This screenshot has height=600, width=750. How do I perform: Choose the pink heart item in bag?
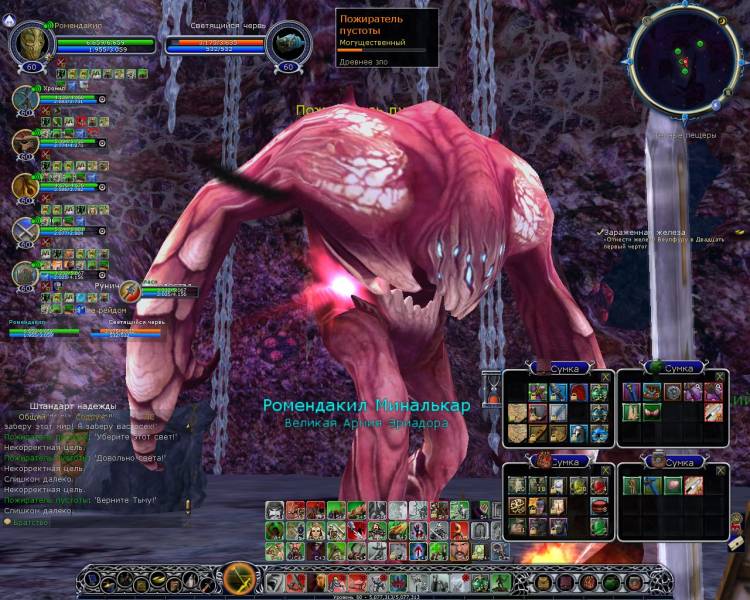tap(672, 486)
